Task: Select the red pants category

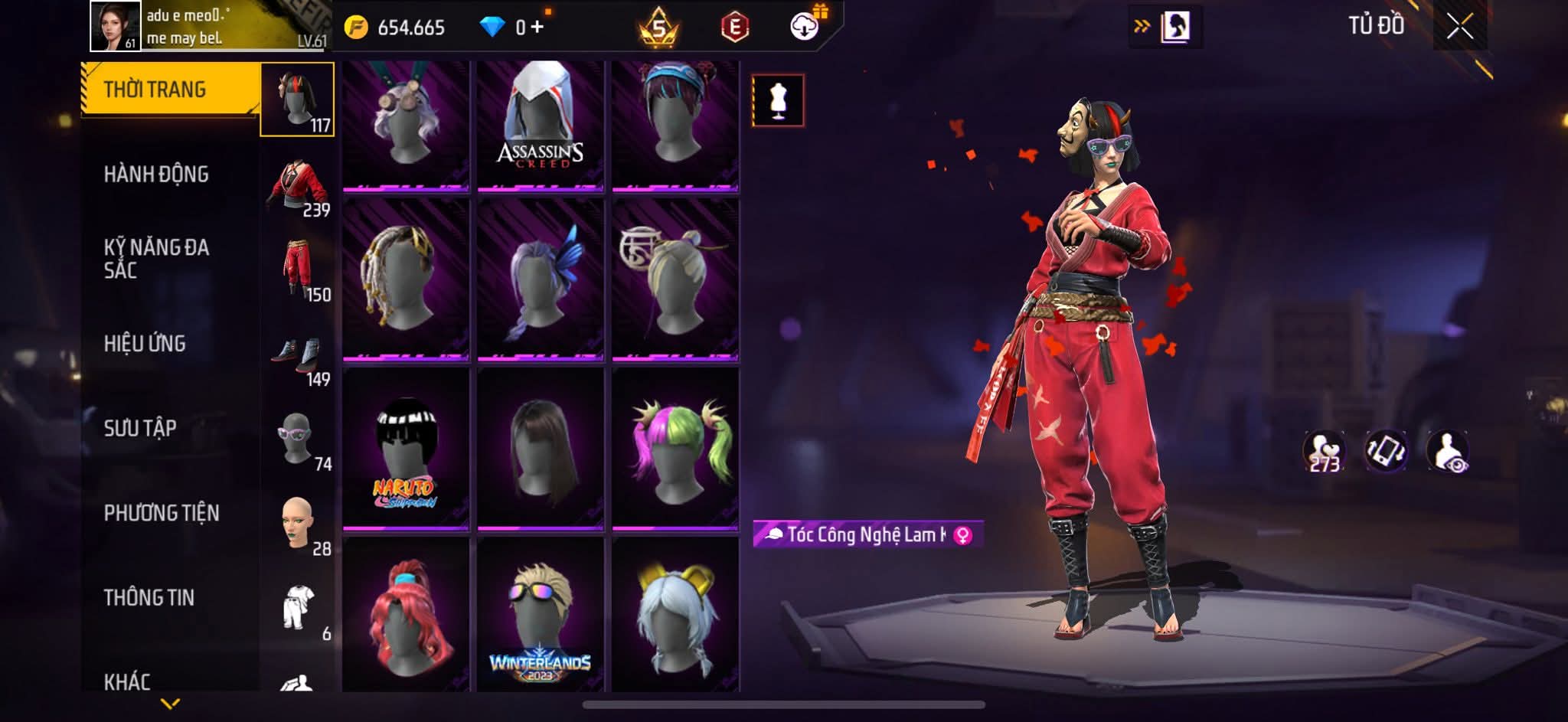Action: click(299, 270)
